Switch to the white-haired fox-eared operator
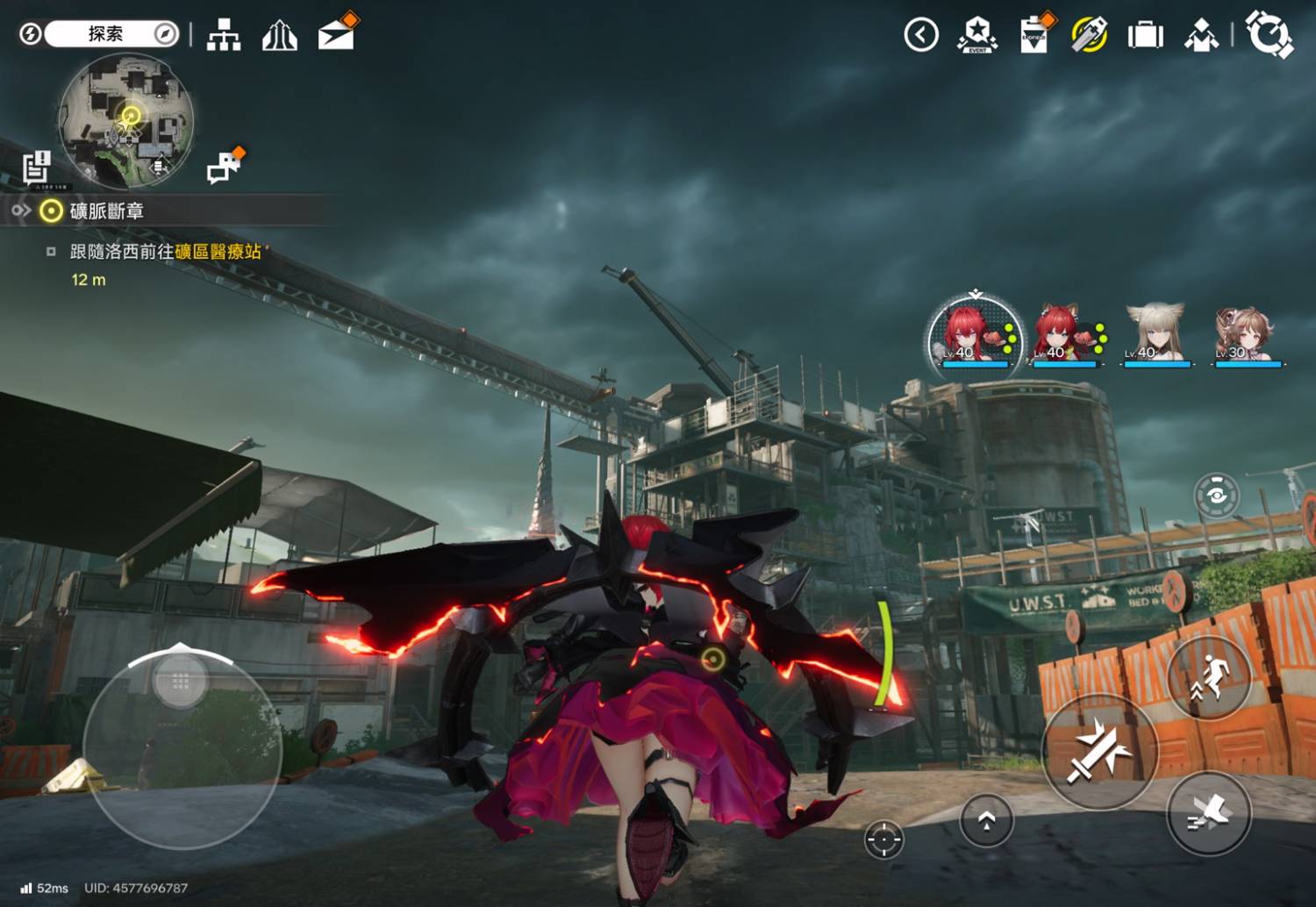Viewport: 1316px width, 907px height. (x=1156, y=335)
